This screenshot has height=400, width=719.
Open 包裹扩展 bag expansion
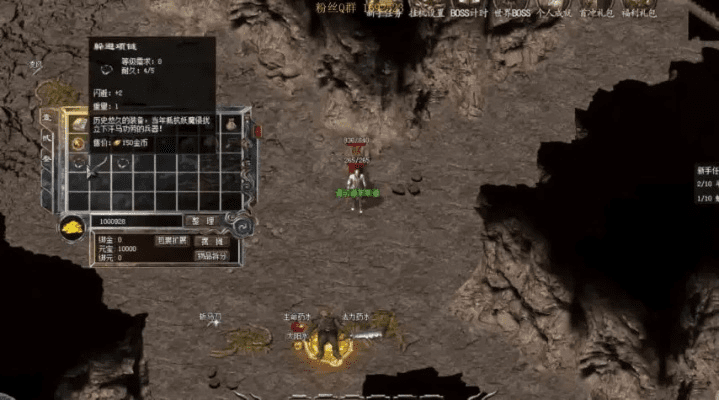pos(170,241)
